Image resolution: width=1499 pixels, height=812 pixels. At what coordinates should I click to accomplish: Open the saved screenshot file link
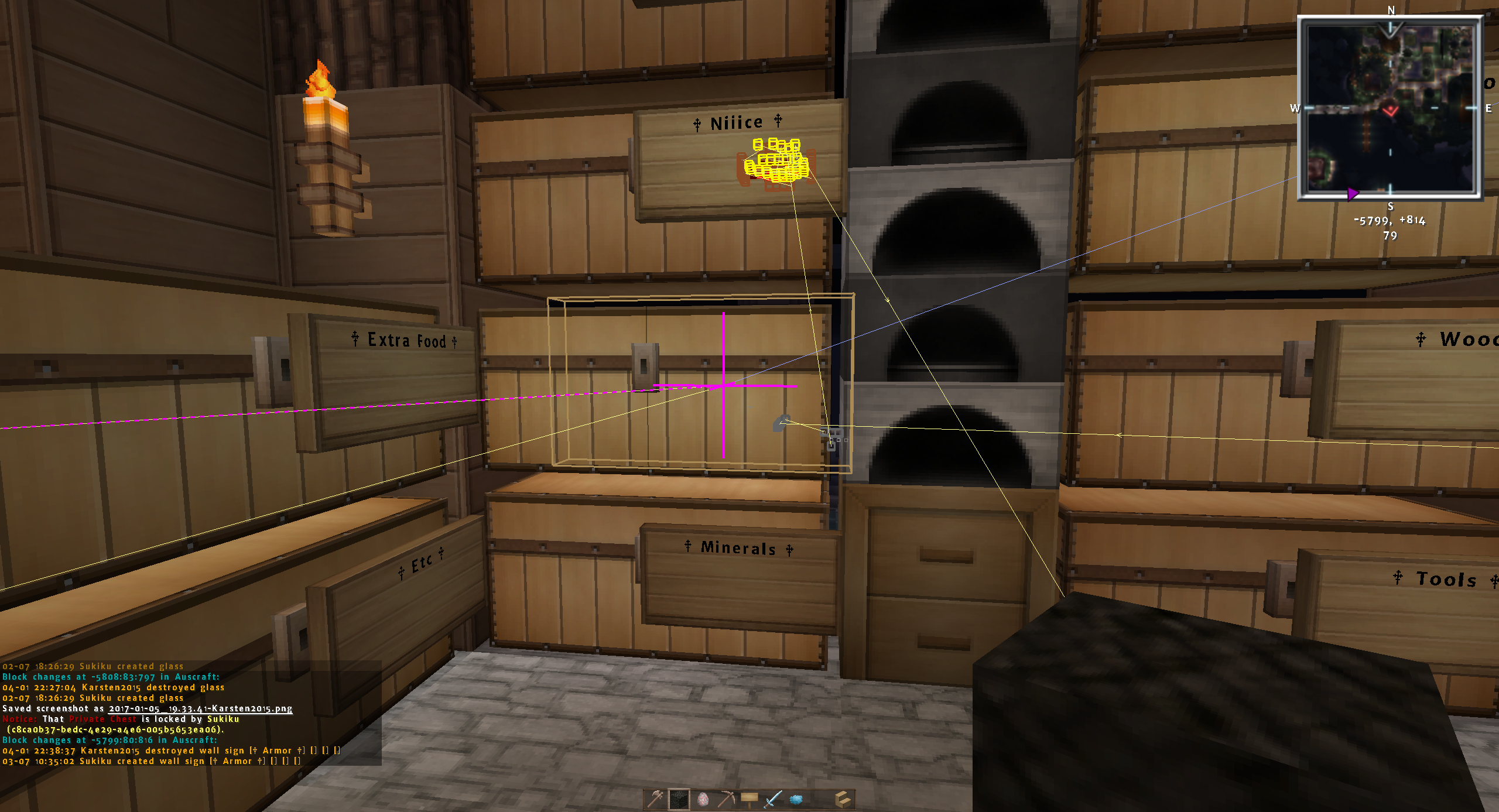coord(200,708)
